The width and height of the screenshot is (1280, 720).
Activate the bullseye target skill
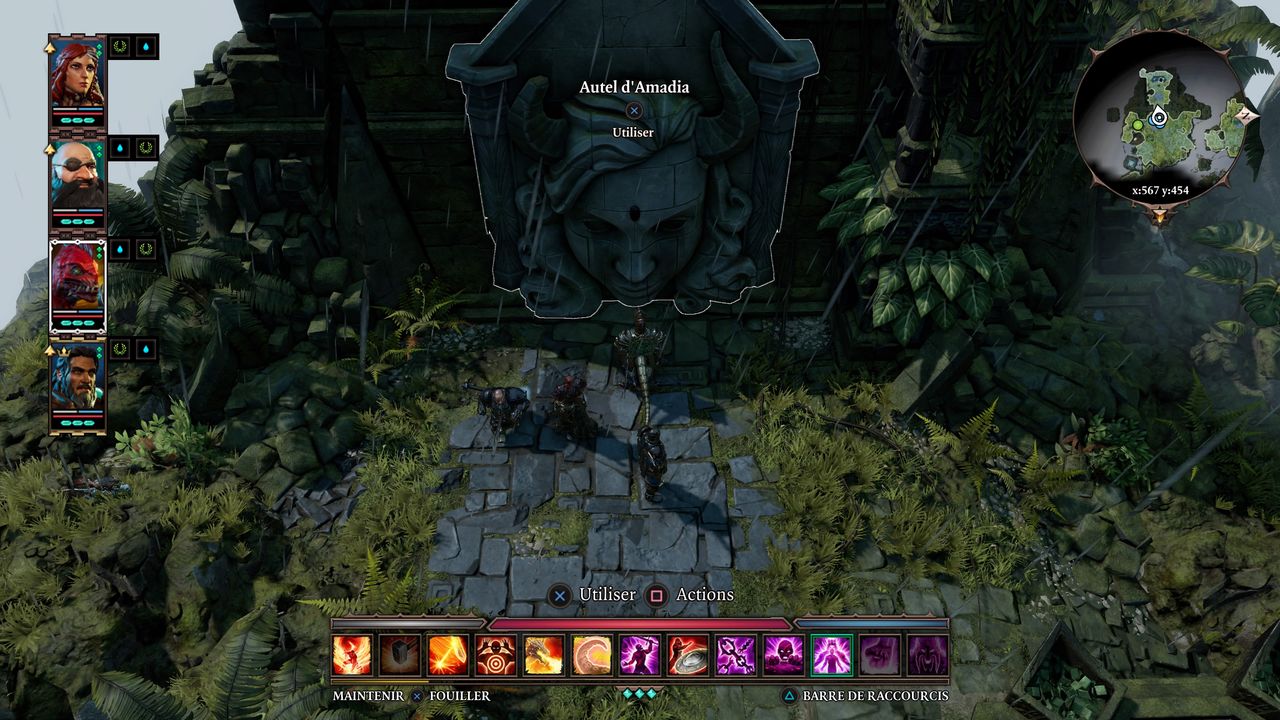(x=496, y=655)
